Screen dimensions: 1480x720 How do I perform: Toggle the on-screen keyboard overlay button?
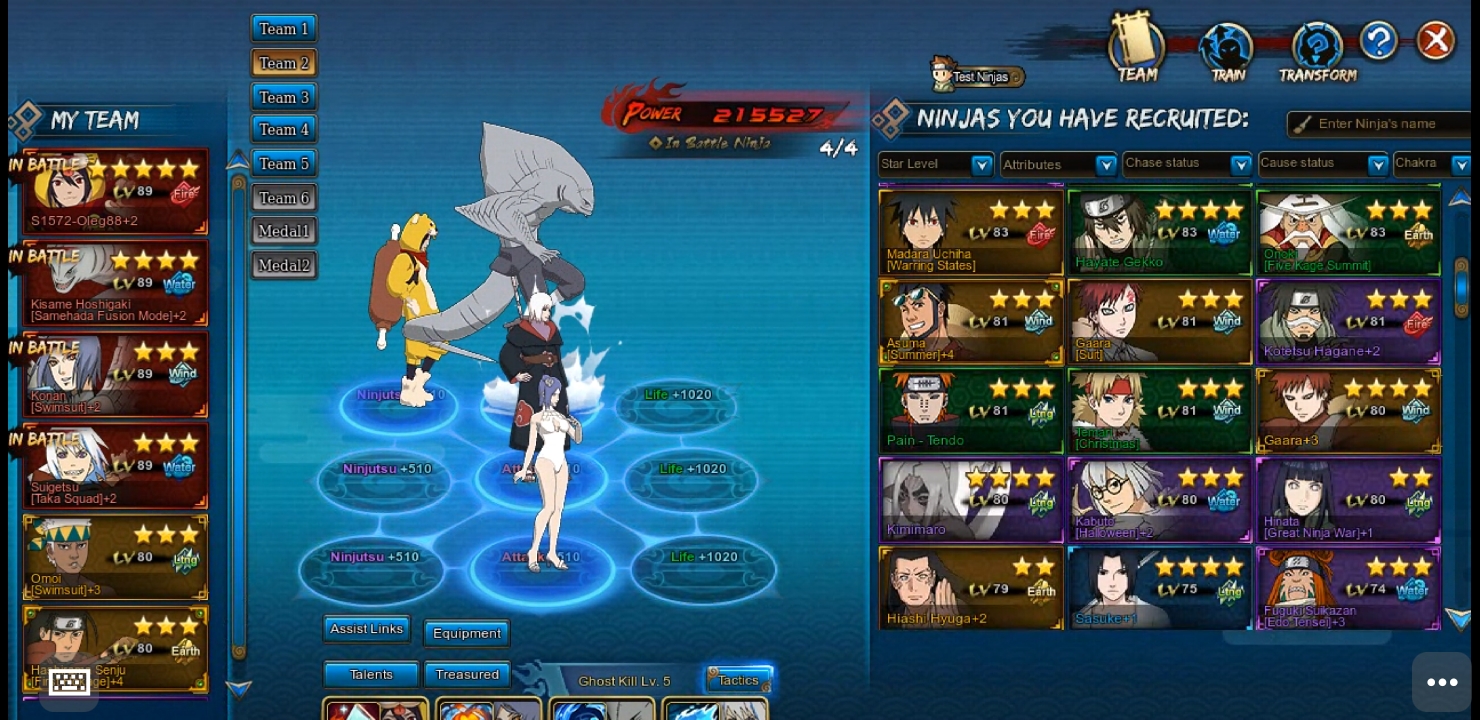pos(69,682)
